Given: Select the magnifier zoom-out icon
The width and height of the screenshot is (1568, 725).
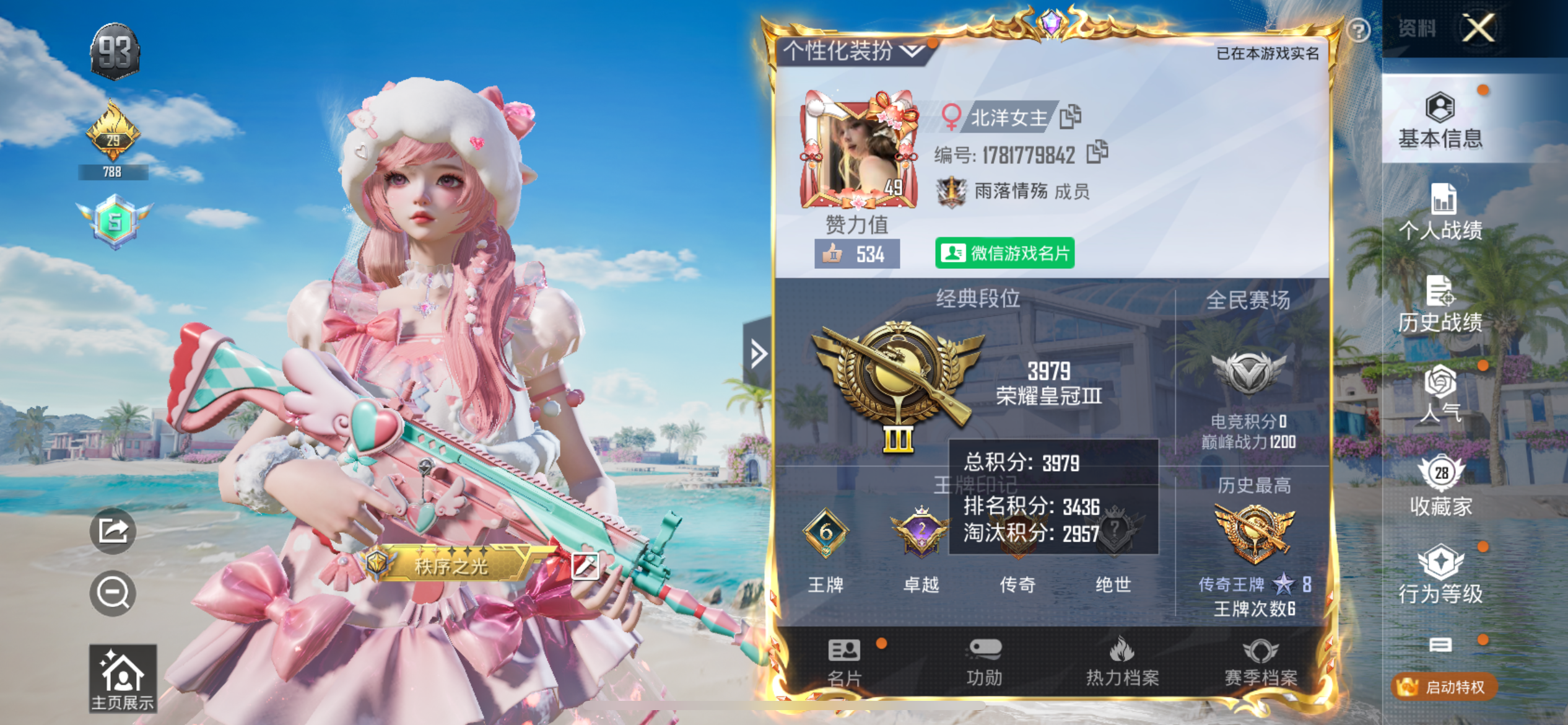Looking at the screenshot, I should pyautogui.click(x=111, y=593).
